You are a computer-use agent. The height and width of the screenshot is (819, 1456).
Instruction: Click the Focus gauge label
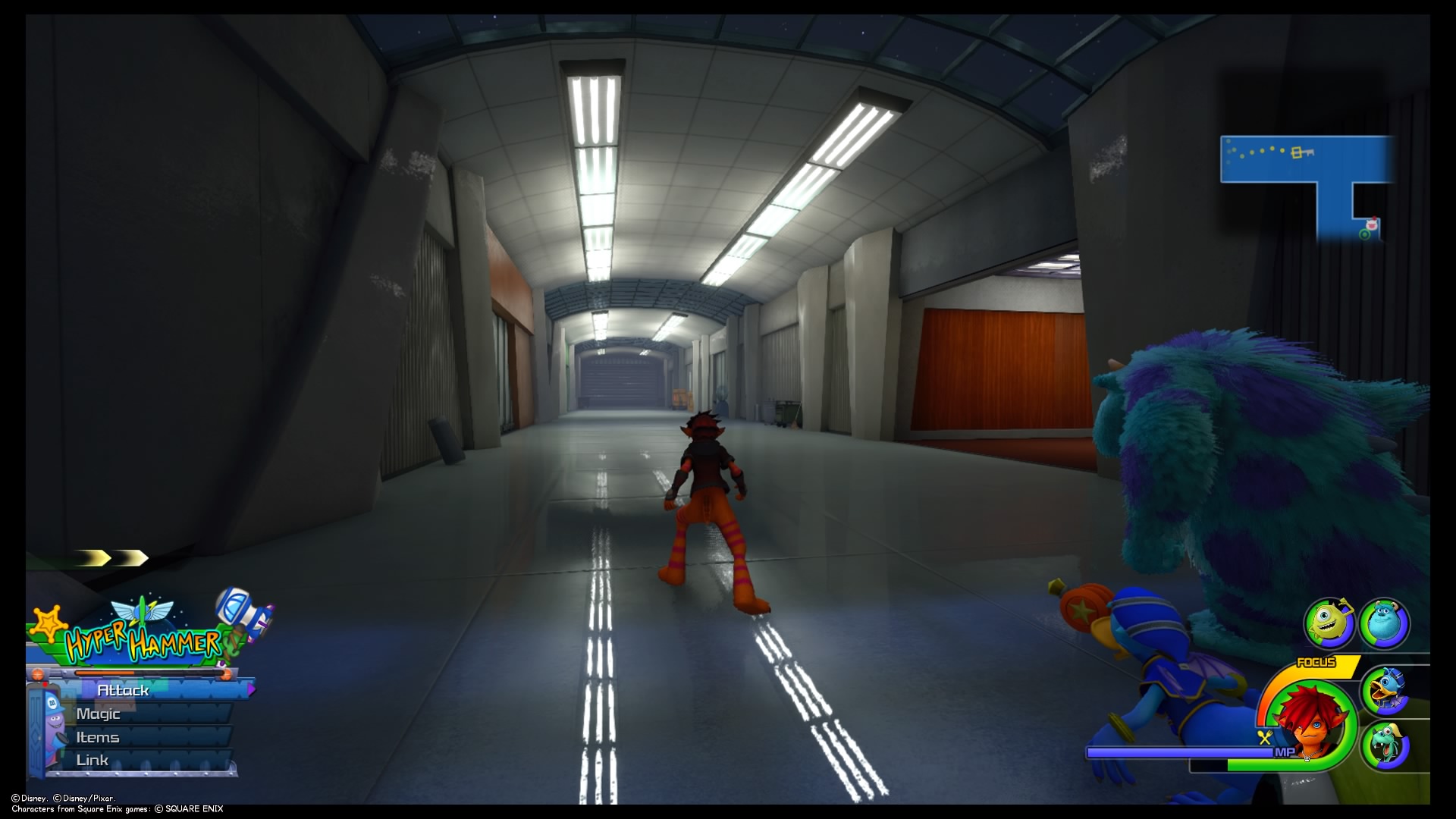coord(1316,661)
